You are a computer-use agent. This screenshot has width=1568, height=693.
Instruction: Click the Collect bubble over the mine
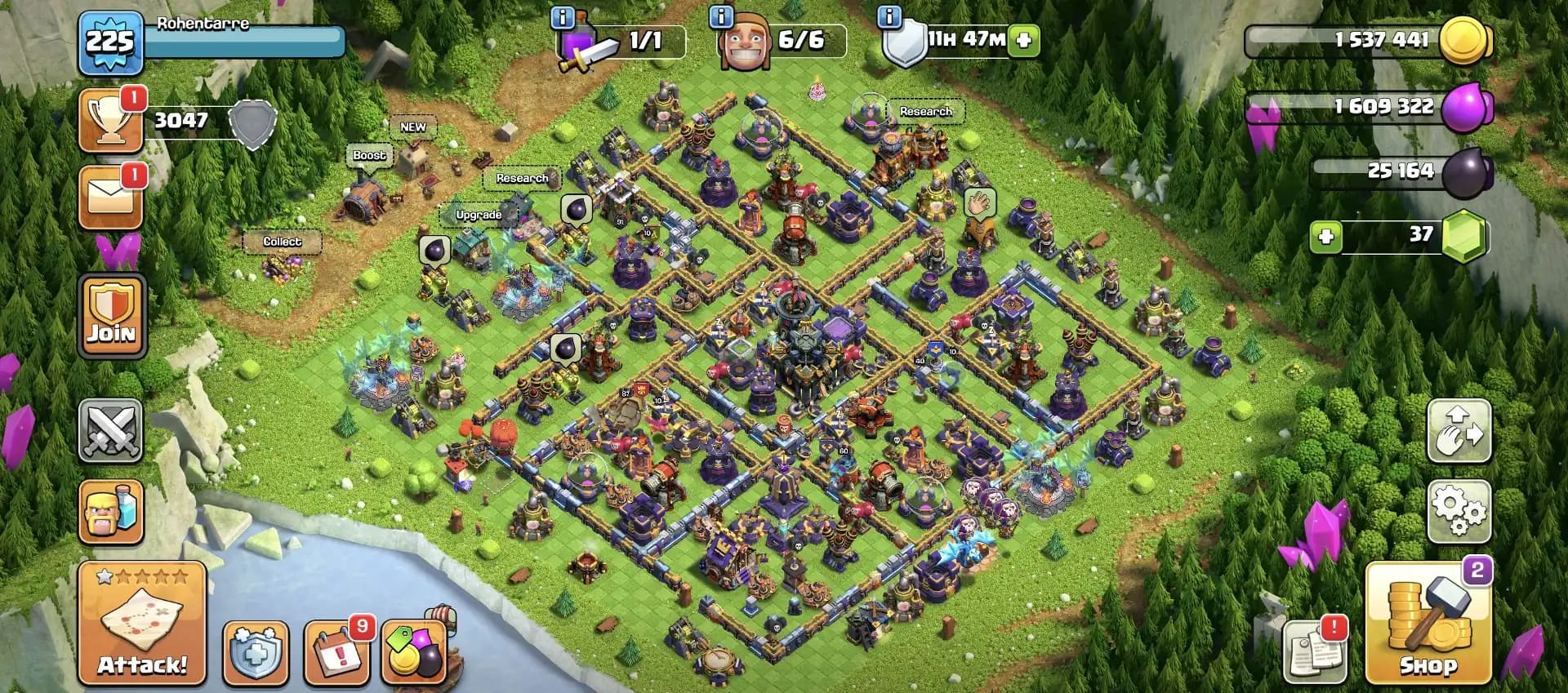click(x=282, y=242)
